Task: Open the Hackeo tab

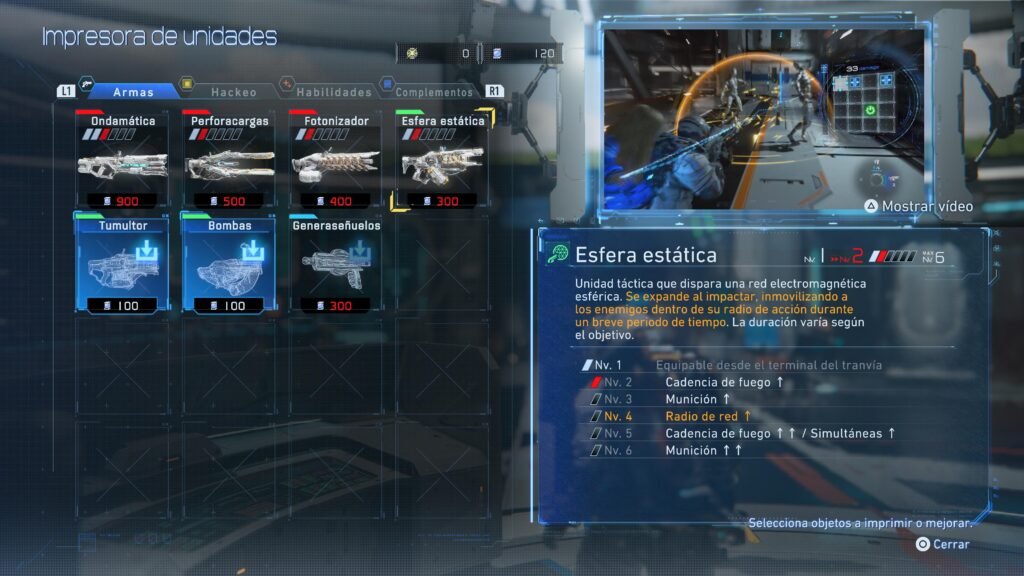Action: 233,92
